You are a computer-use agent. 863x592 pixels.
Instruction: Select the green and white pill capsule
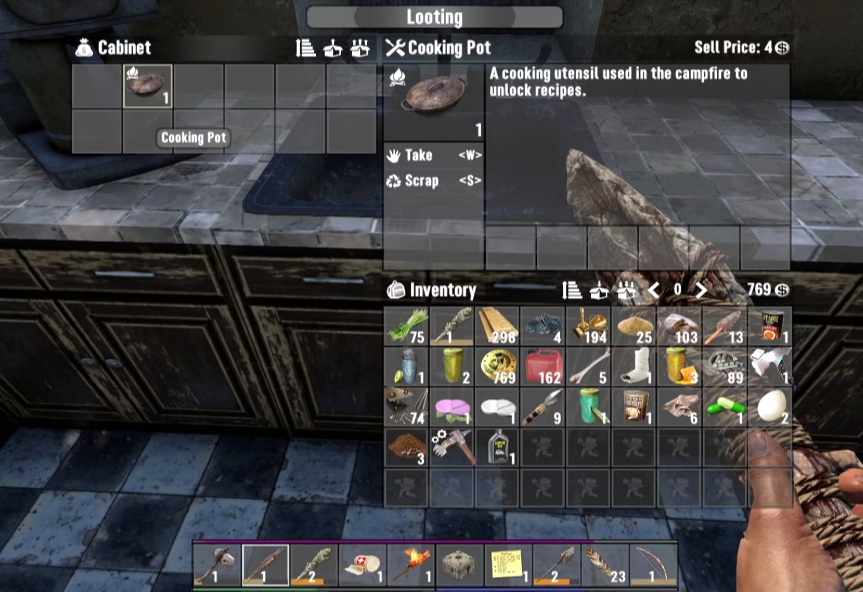(x=724, y=405)
